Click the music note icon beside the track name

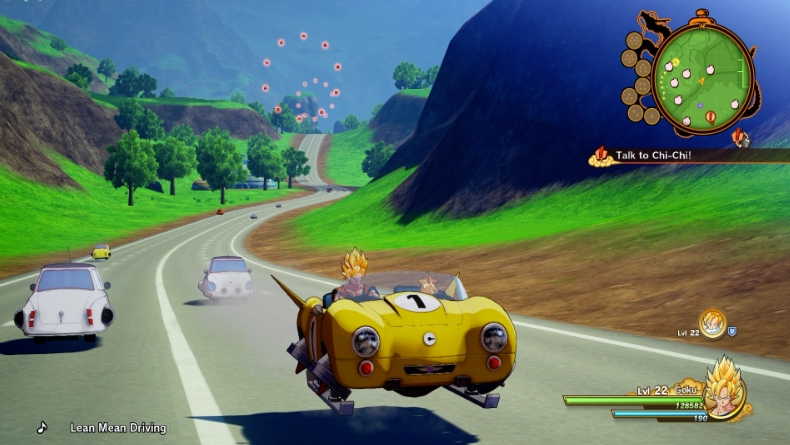coord(42,427)
